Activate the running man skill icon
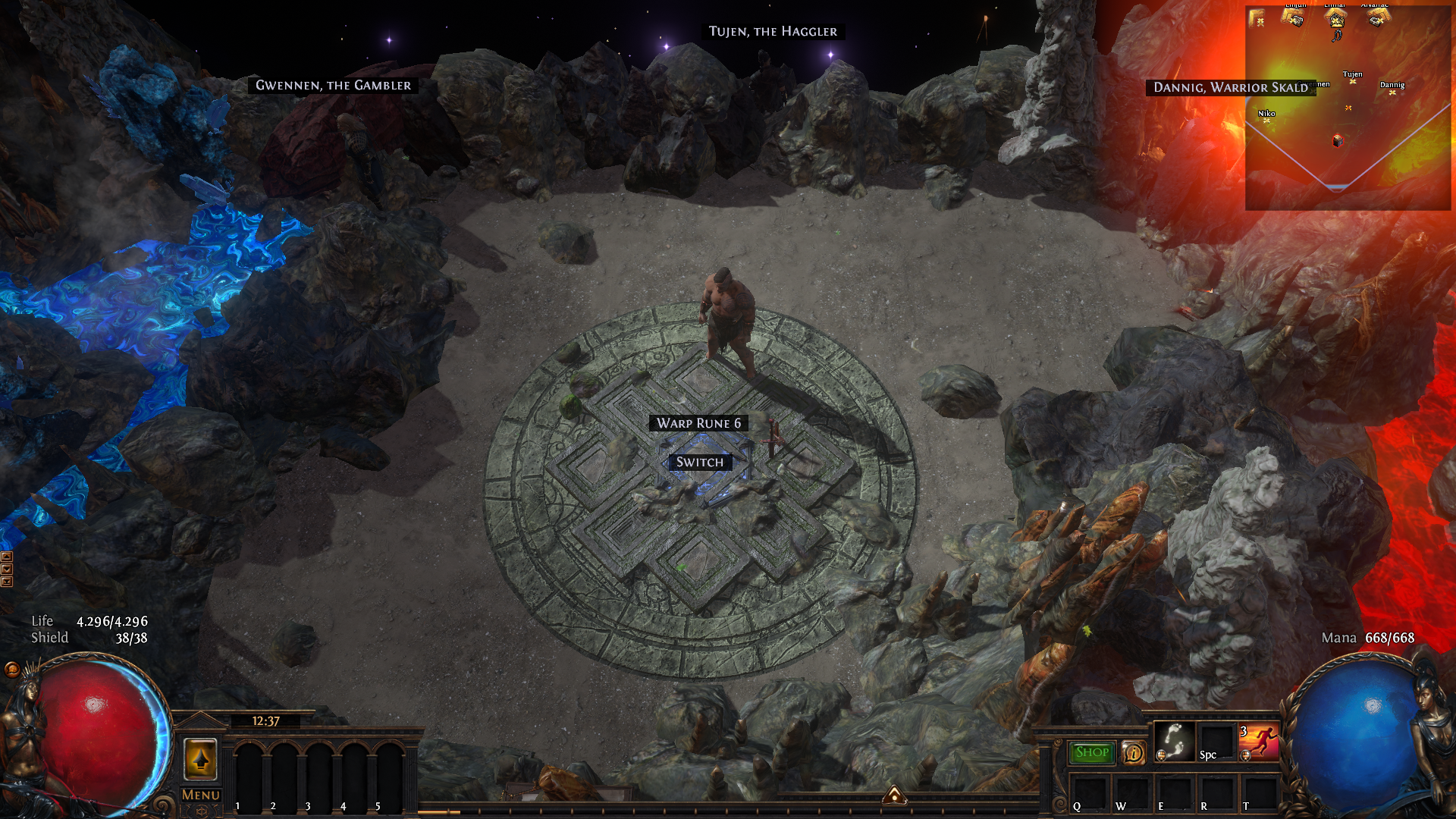The width and height of the screenshot is (1456, 819). 1260,741
